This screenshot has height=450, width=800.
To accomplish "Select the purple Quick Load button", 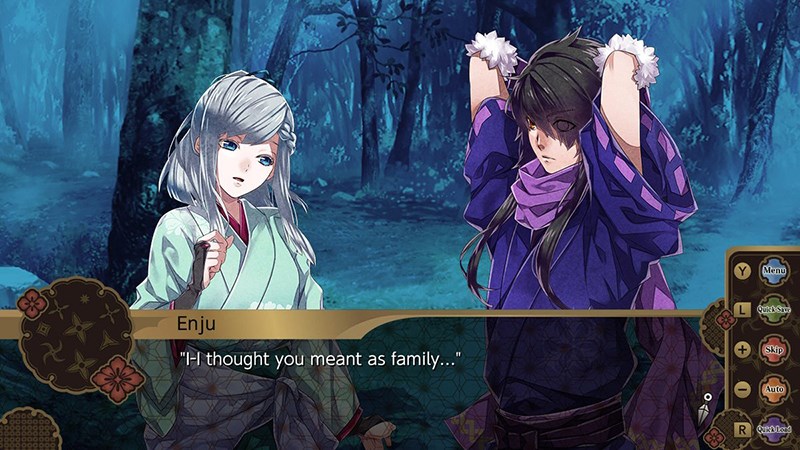I will [774, 428].
